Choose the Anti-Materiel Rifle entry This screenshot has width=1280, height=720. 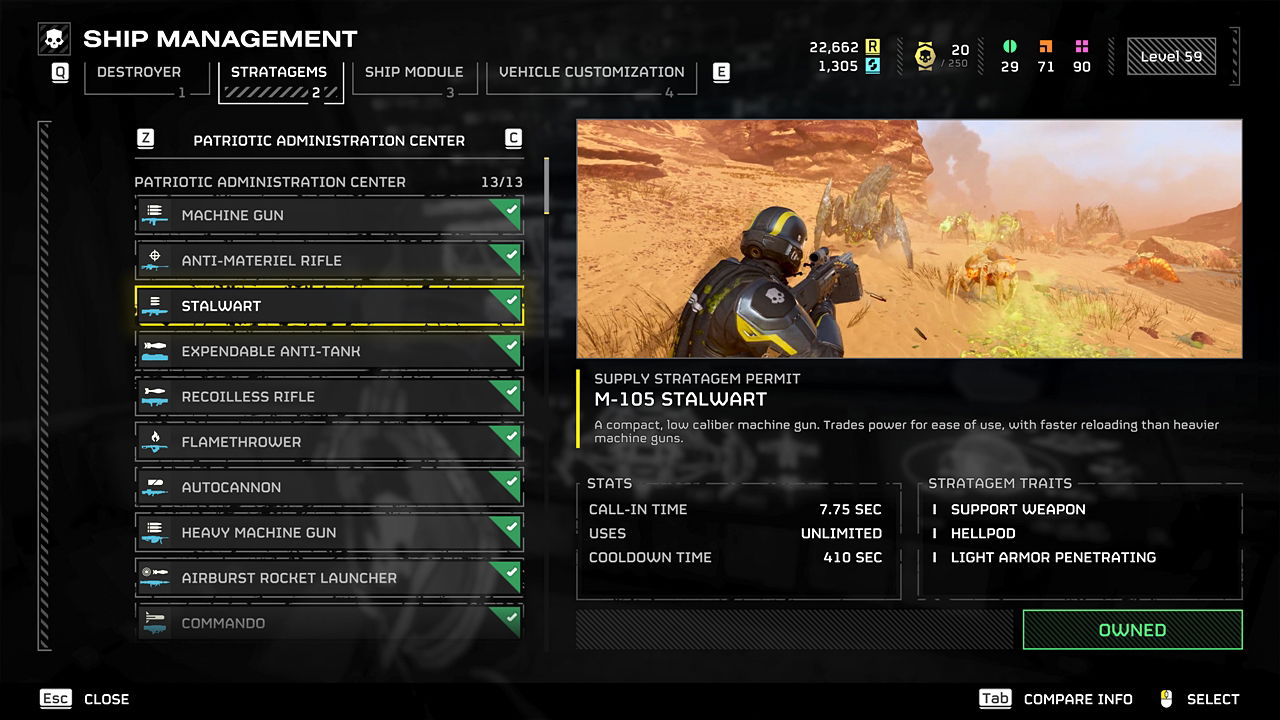coord(328,260)
